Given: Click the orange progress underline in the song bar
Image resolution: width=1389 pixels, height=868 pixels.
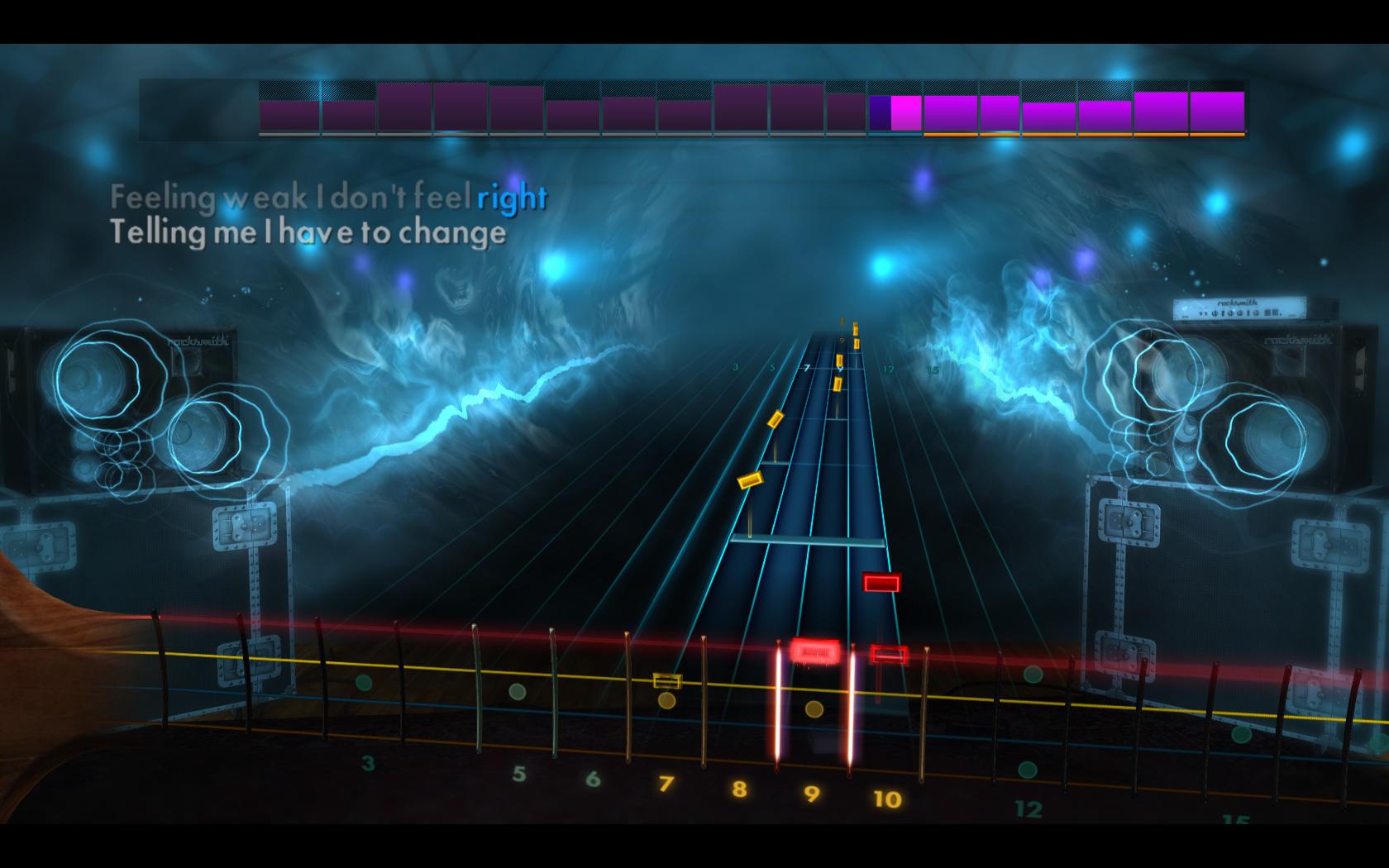Looking at the screenshot, I should pyautogui.click(x=1075, y=132).
